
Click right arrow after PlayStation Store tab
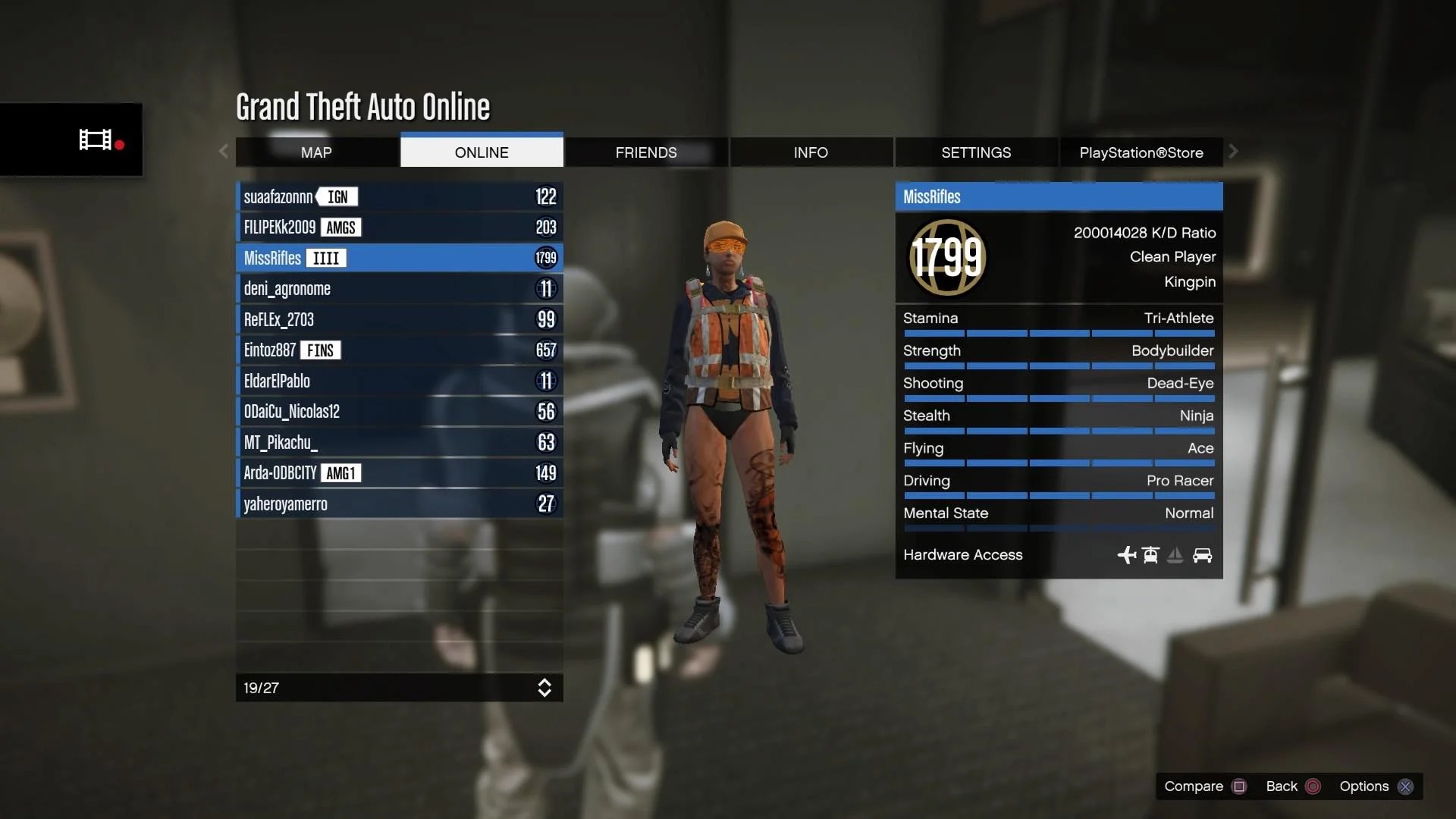1233,152
